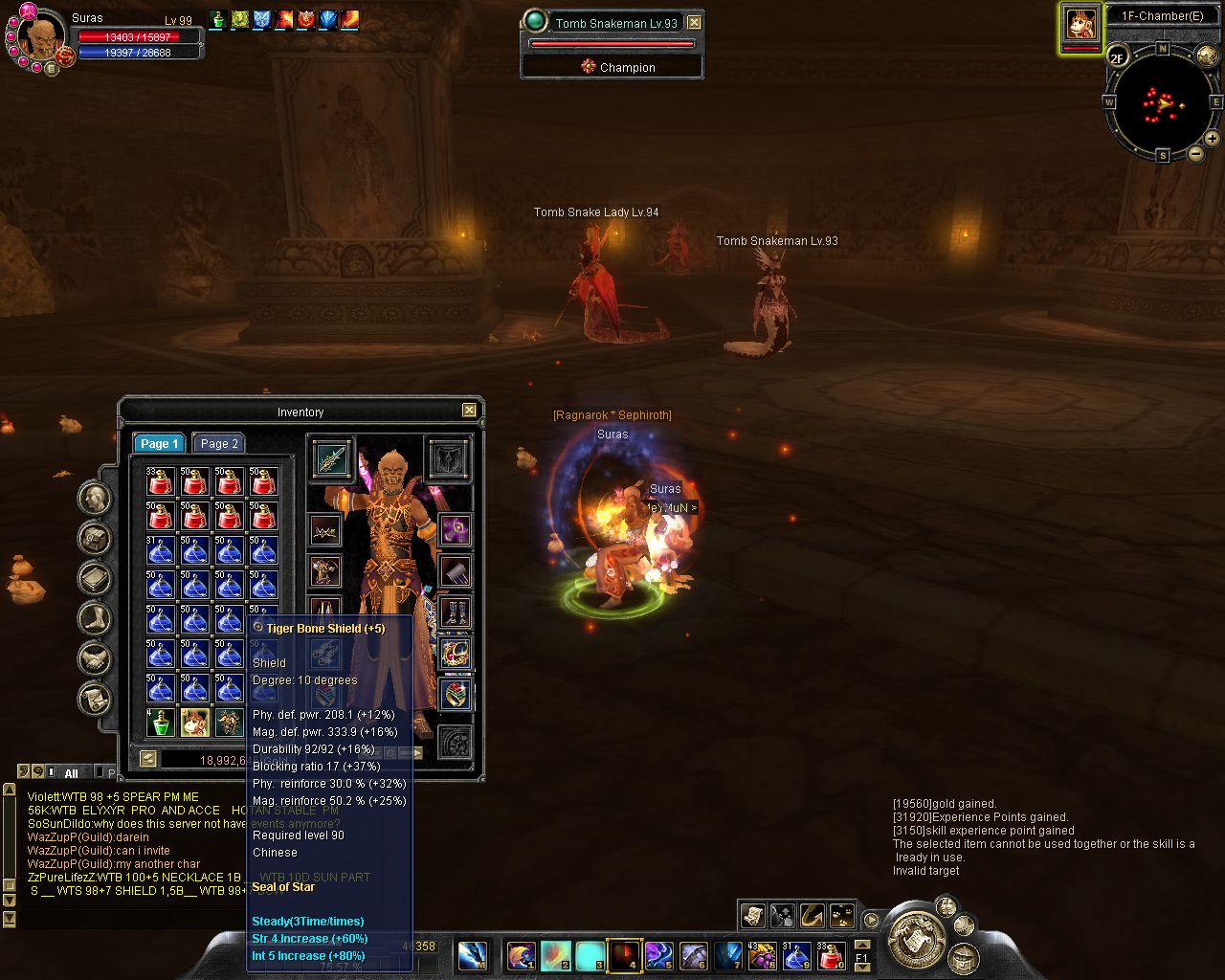Zoom out the minimap
The width and height of the screenshot is (1225, 980).
point(1195,153)
